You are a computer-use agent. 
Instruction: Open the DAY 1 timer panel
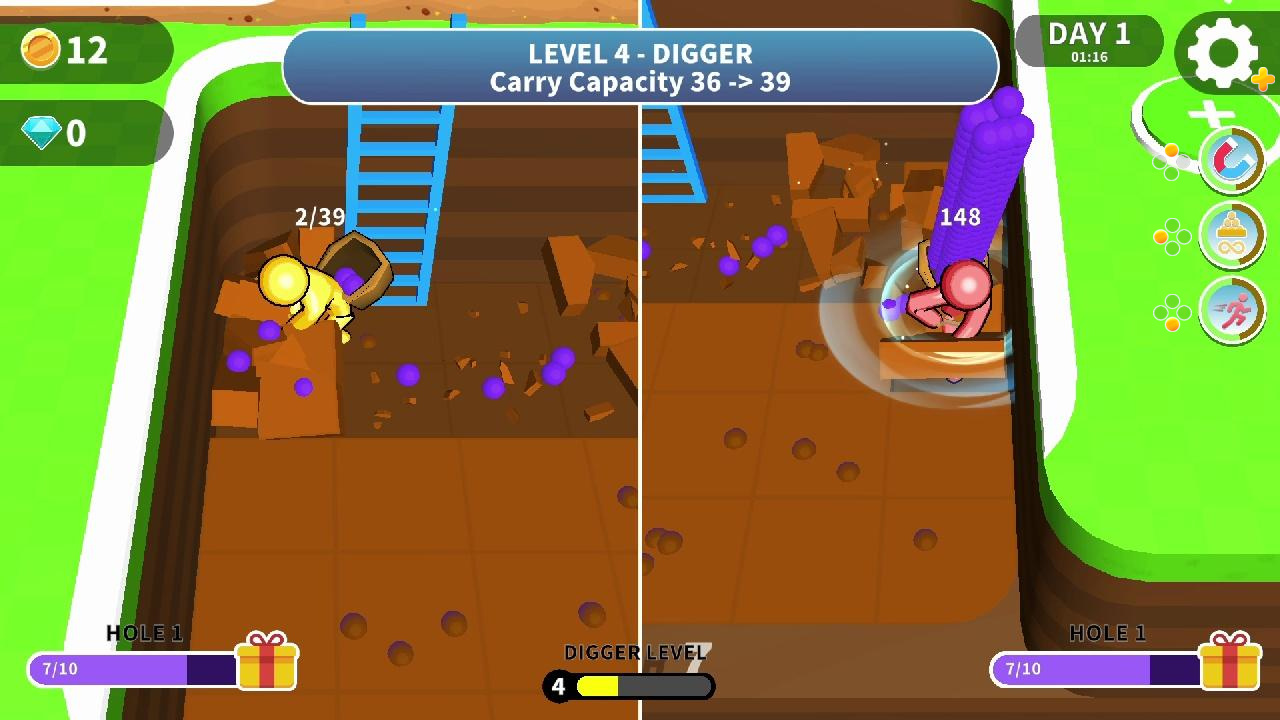1088,42
